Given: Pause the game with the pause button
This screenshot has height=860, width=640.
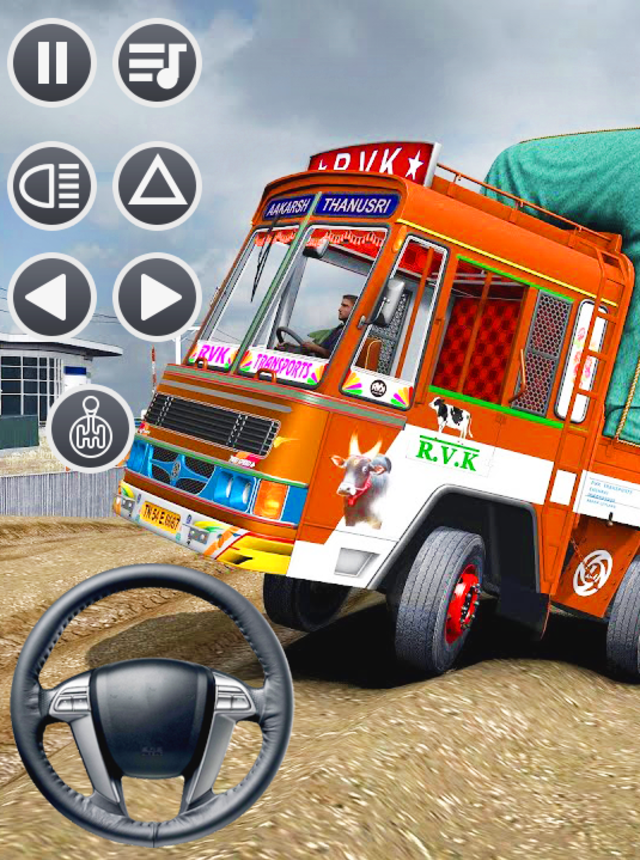Looking at the screenshot, I should (x=52, y=62).
